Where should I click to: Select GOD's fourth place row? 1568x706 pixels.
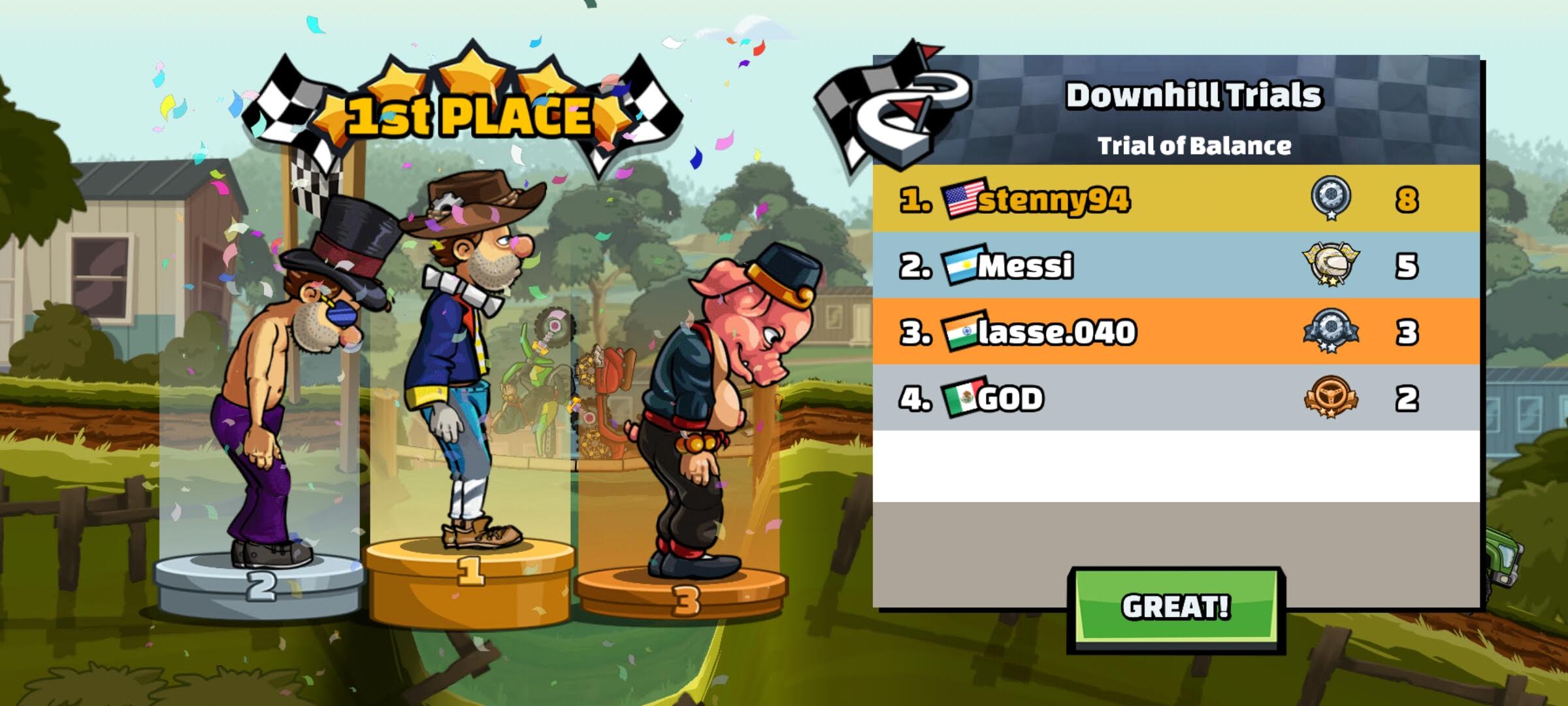1175,398
